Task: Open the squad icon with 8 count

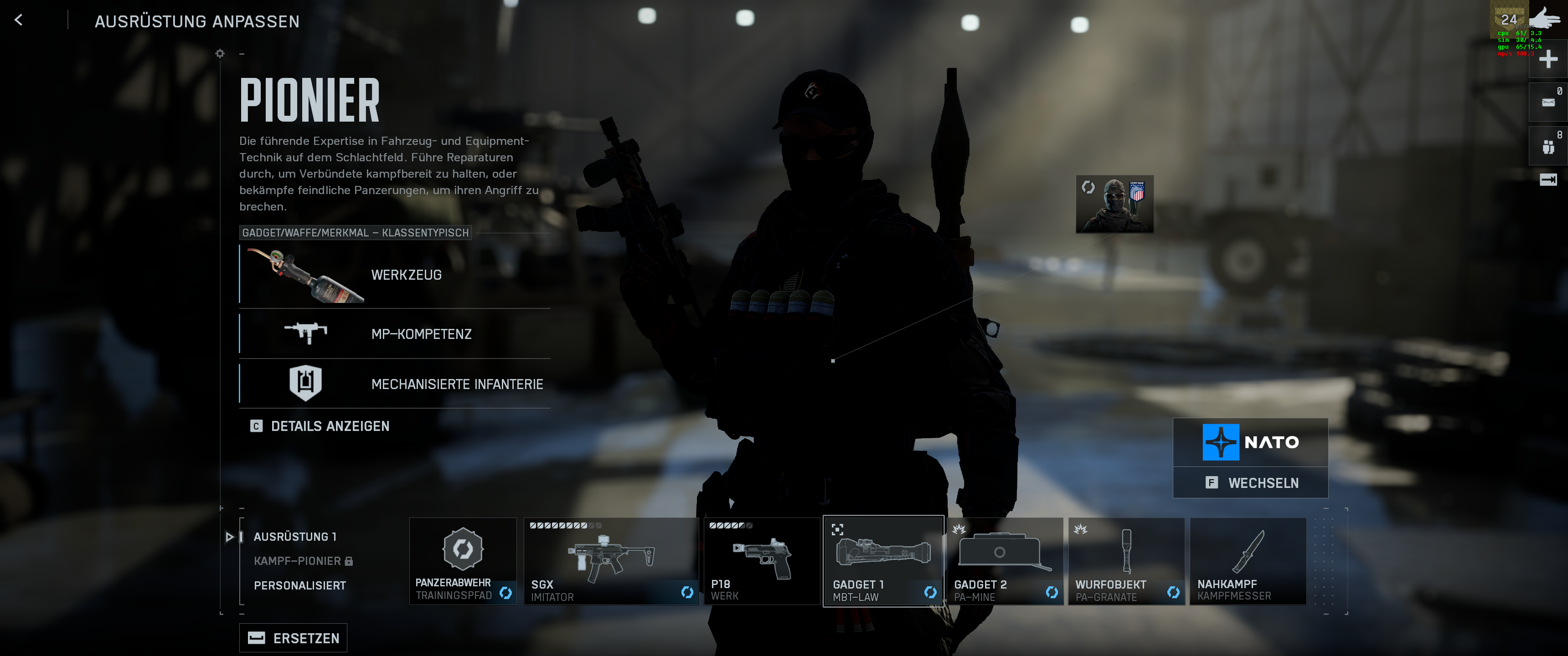Action: [x=1548, y=147]
